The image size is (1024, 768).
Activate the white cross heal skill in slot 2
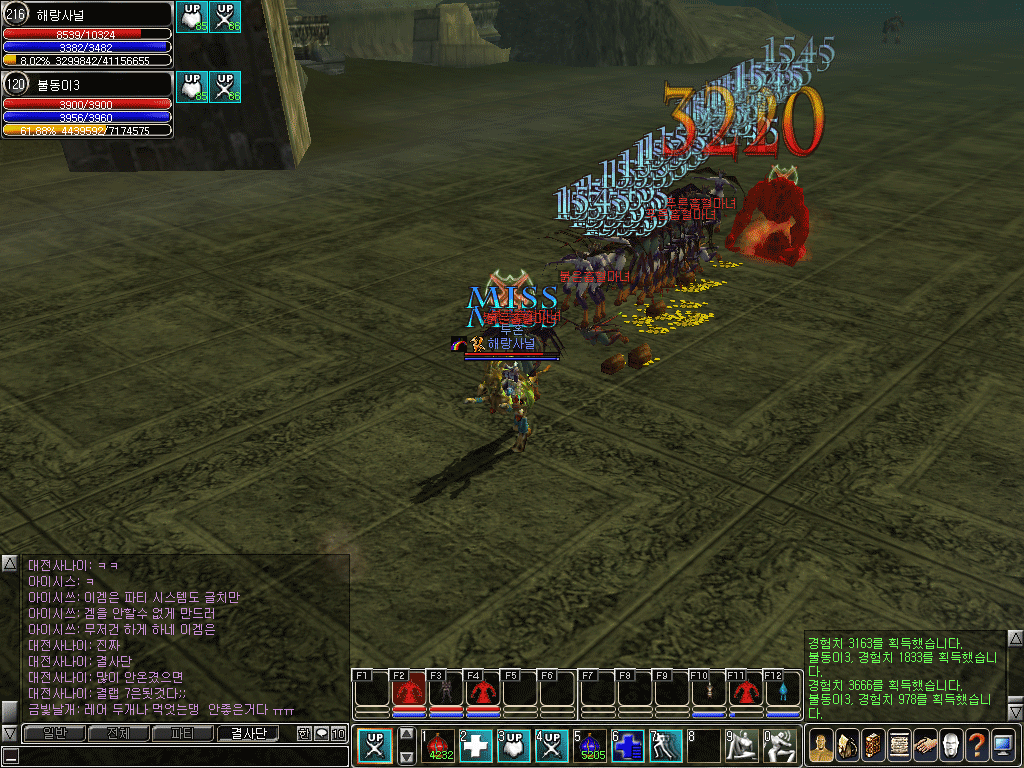point(477,746)
